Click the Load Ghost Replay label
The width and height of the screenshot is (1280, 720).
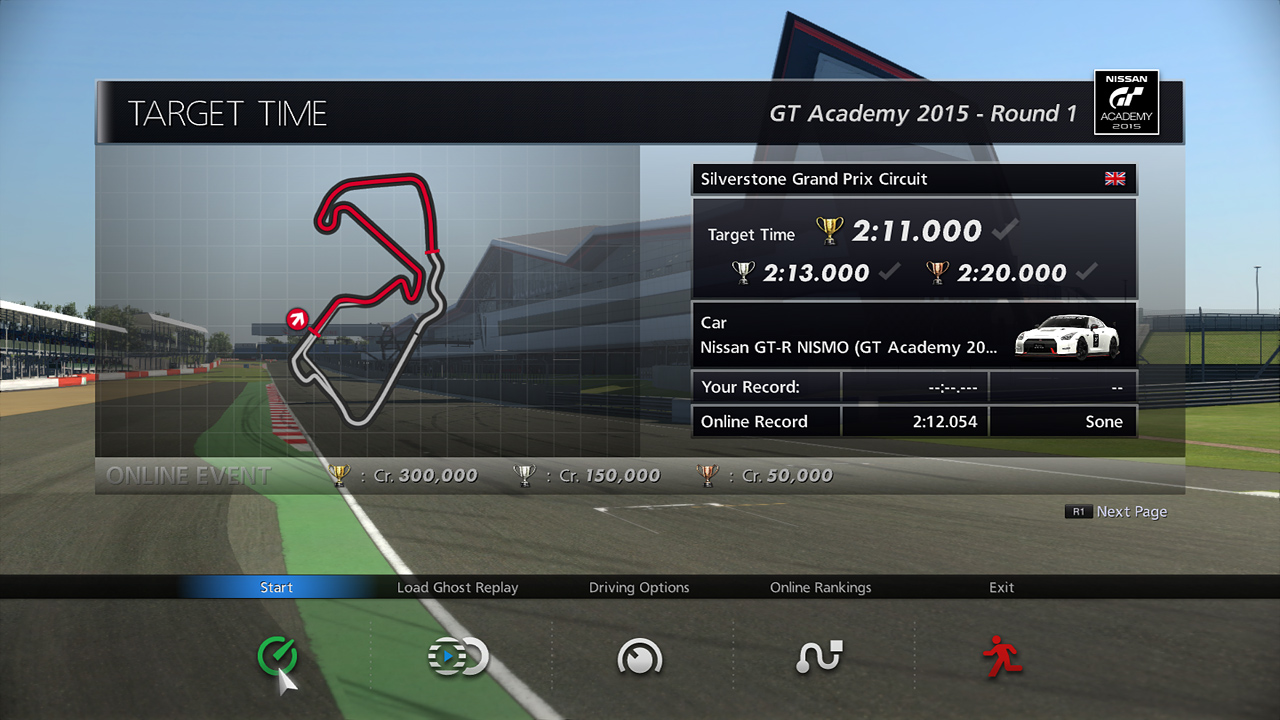(458, 587)
